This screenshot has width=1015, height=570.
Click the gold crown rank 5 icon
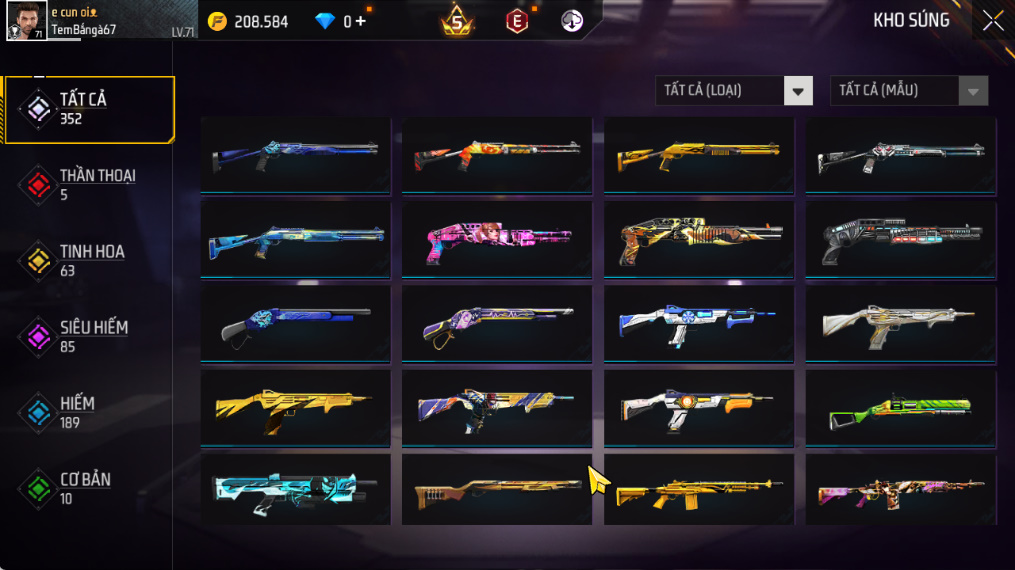pyautogui.click(x=457, y=21)
